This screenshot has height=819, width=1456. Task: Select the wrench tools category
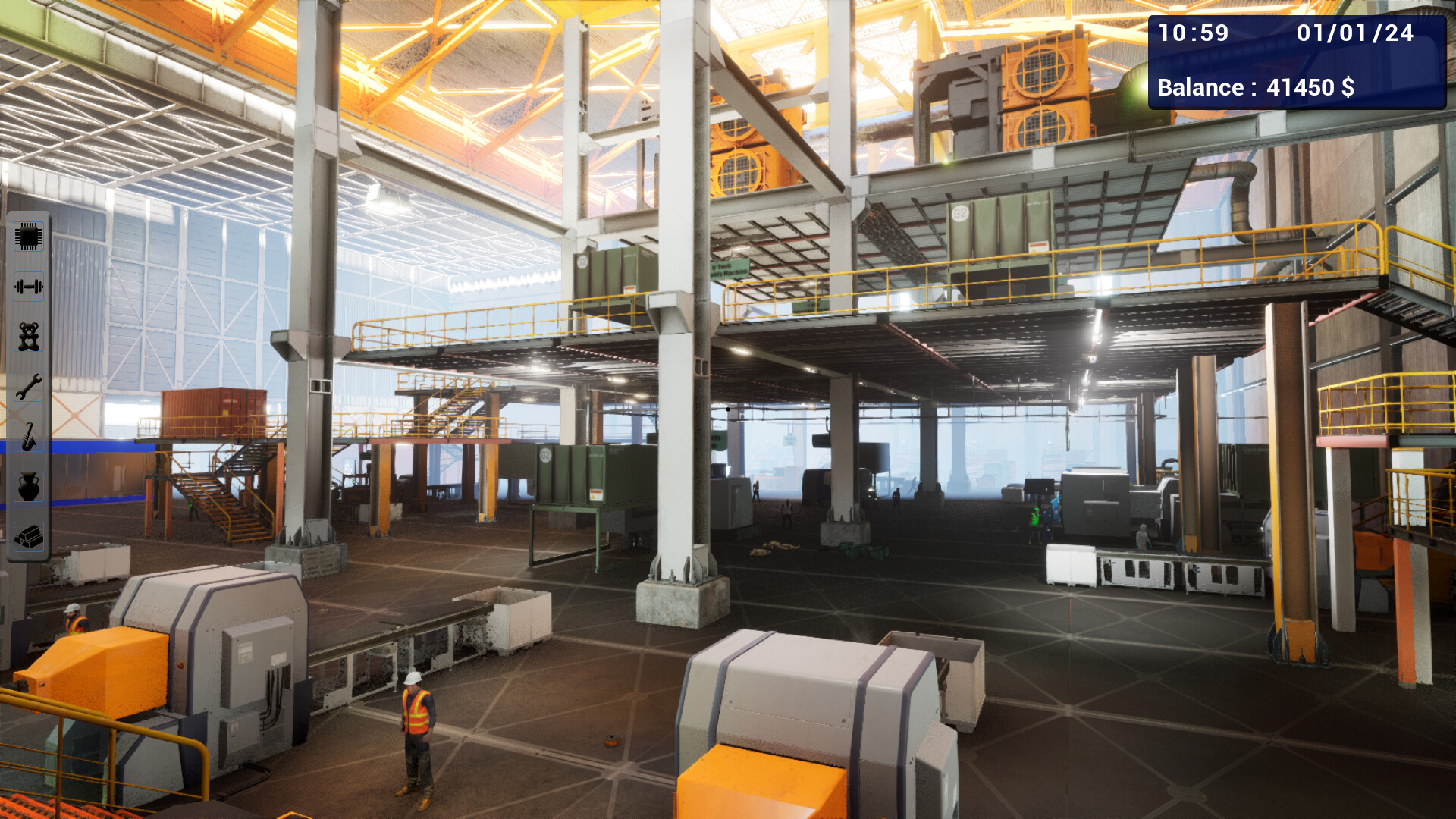[29, 385]
